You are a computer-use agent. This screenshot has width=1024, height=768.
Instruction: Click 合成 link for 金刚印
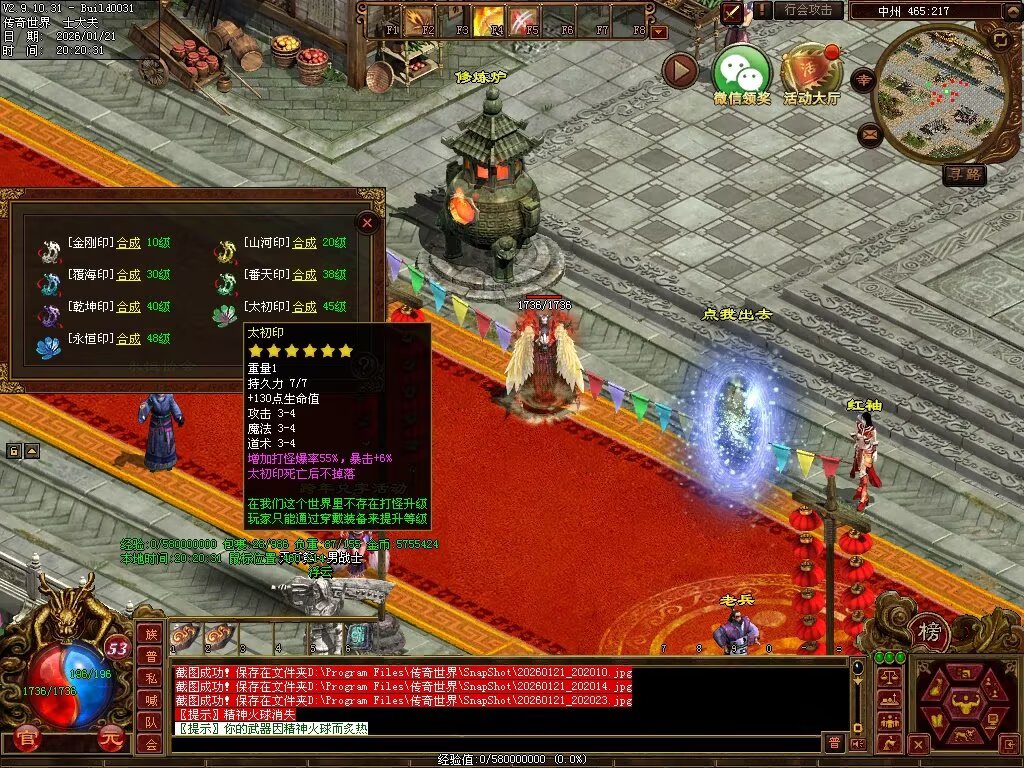(x=128, y=242)
